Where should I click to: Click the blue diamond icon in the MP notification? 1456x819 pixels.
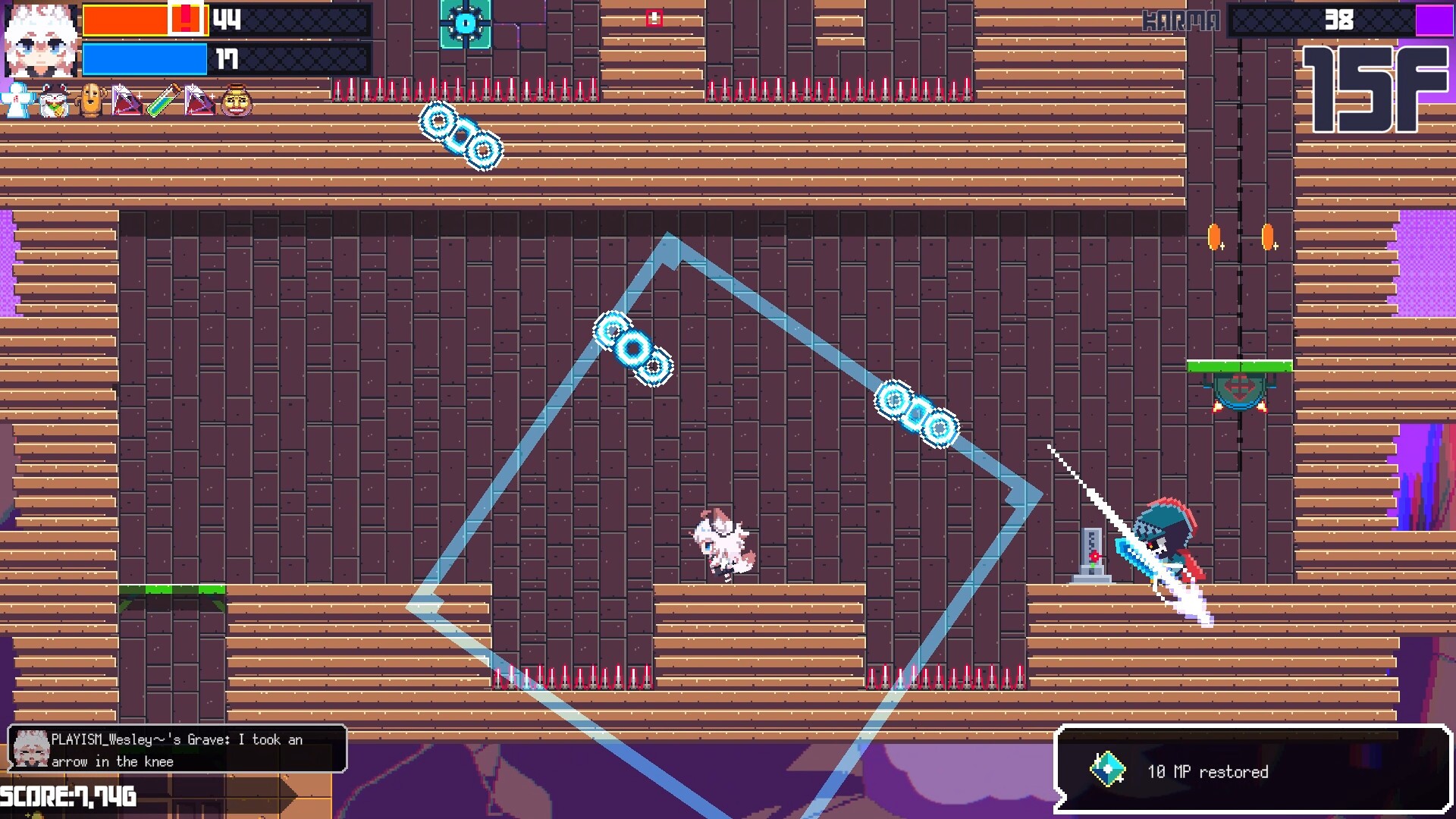point(1109,766)
